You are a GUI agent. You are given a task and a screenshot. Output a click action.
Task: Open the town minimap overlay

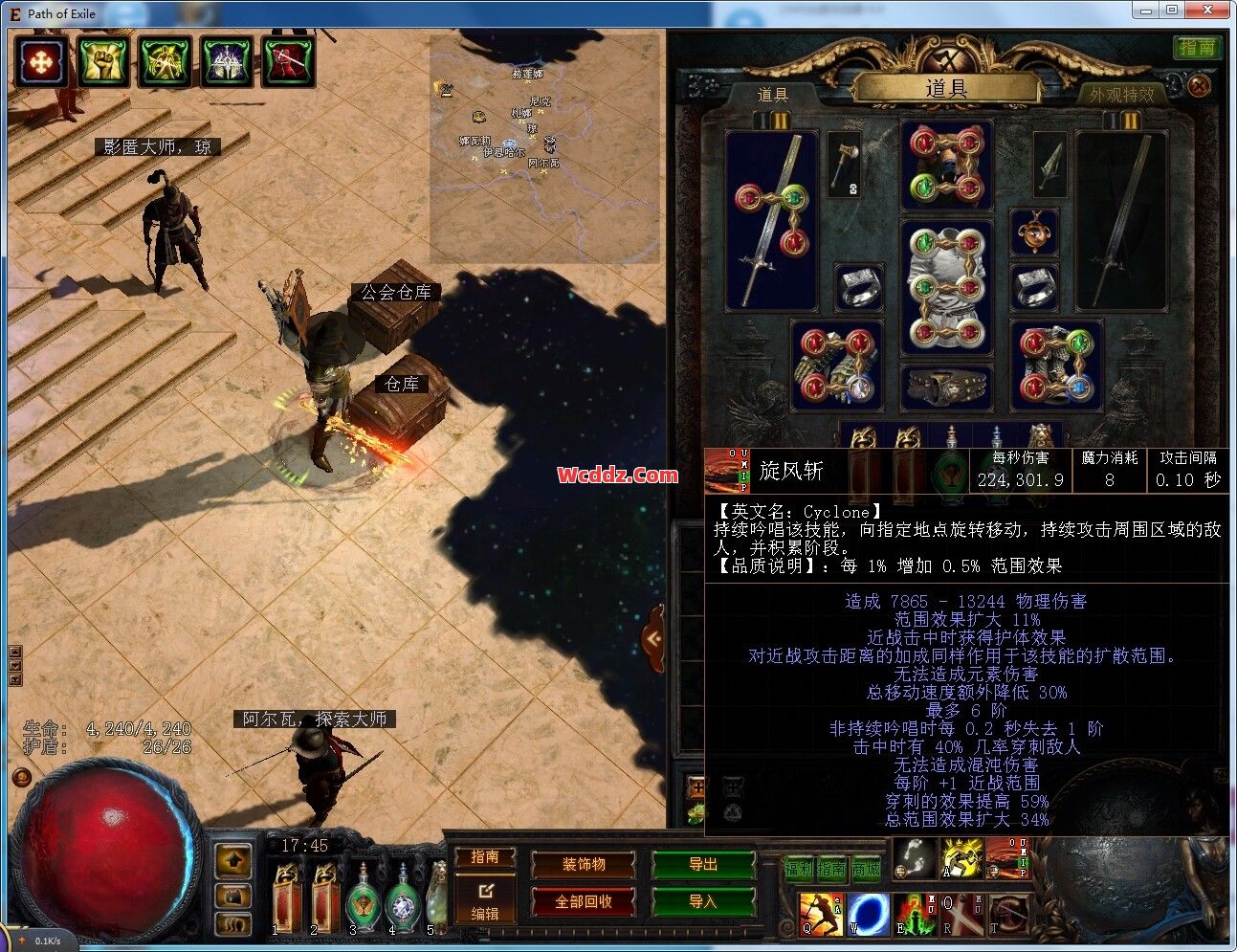tap(545, 145)
